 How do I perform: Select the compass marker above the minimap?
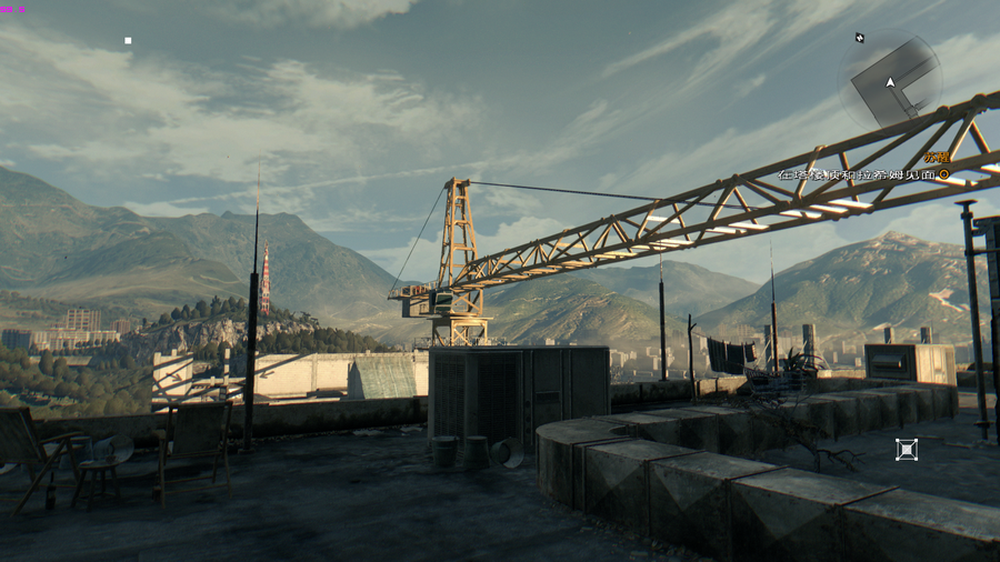click(x=860, y=38)
